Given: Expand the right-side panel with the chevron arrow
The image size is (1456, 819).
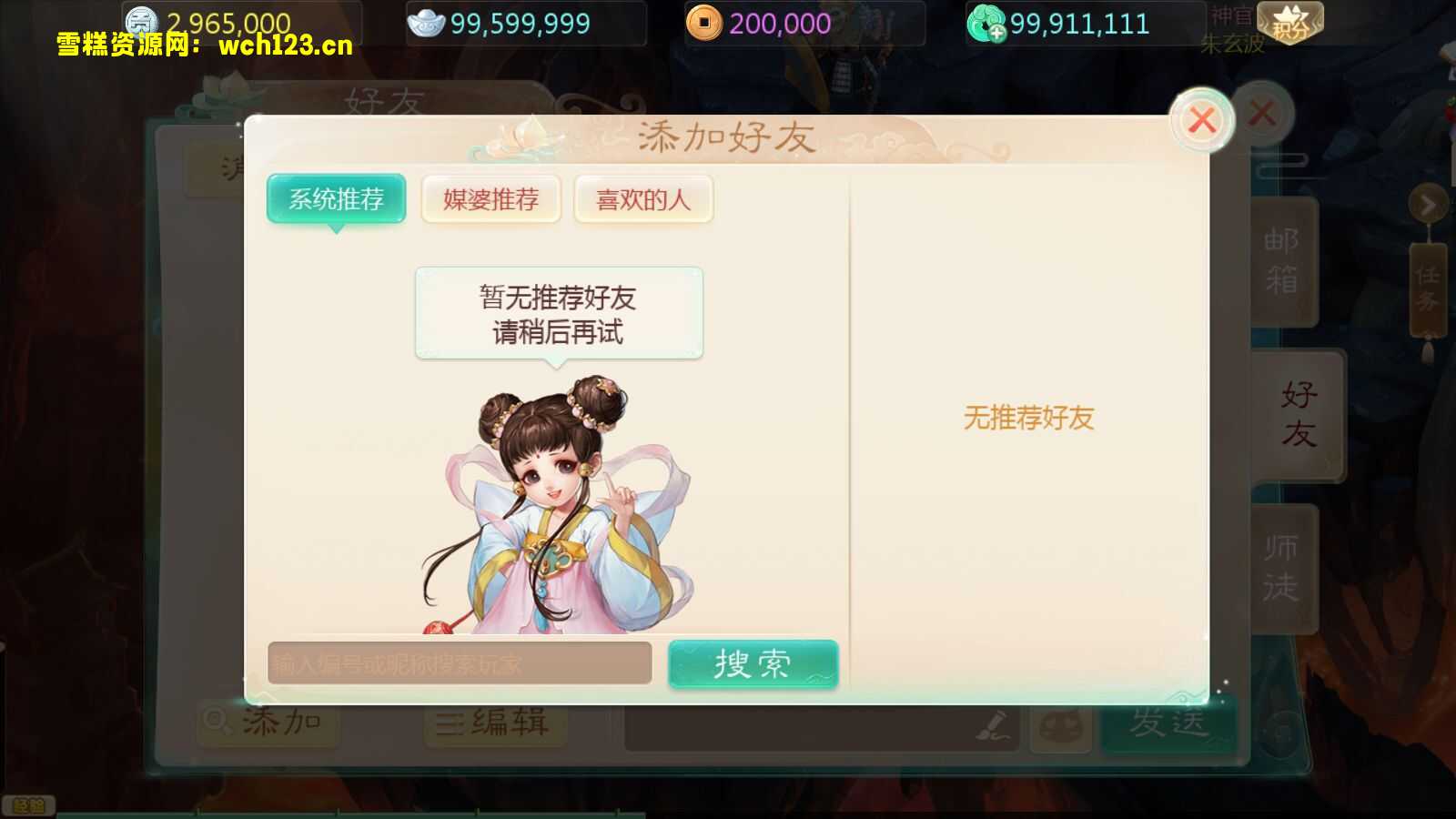Looking at the screenshot, I should [x=1427, y=203].
